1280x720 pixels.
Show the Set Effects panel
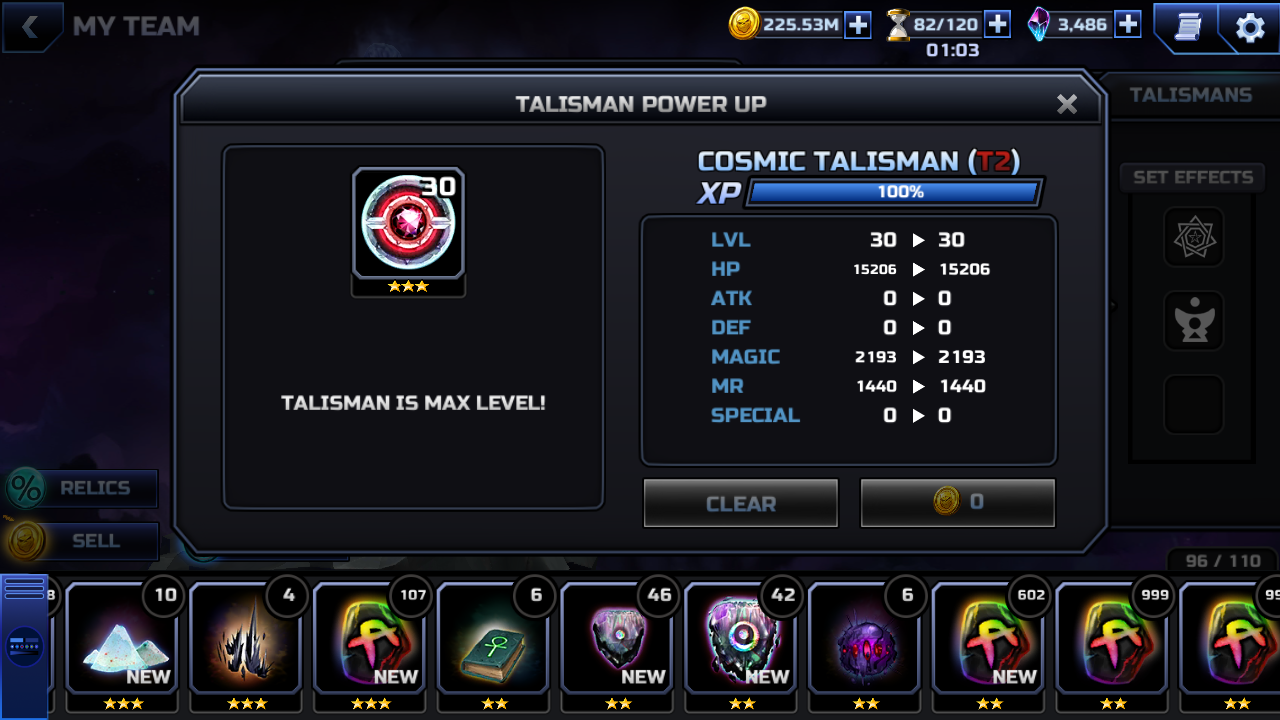[1192, 177]
